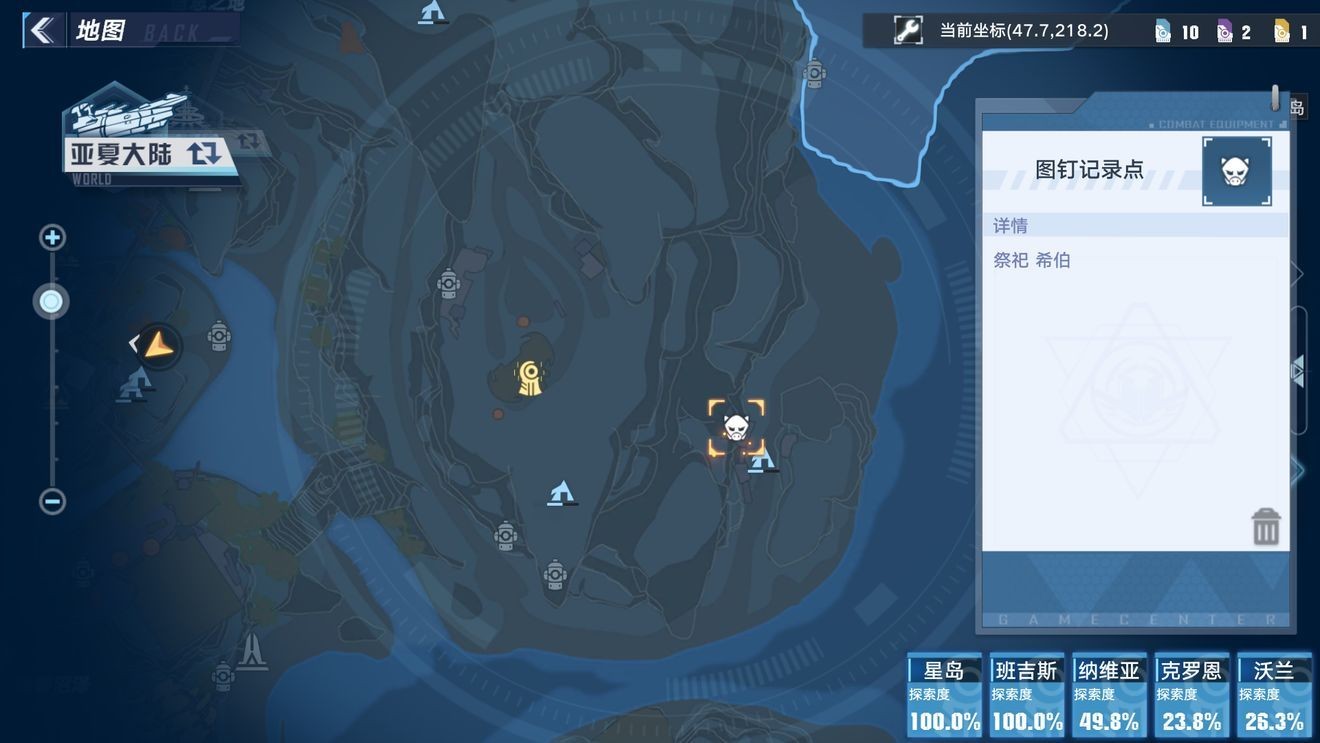Open the 纳维亚 region tab

[1109, 695]
